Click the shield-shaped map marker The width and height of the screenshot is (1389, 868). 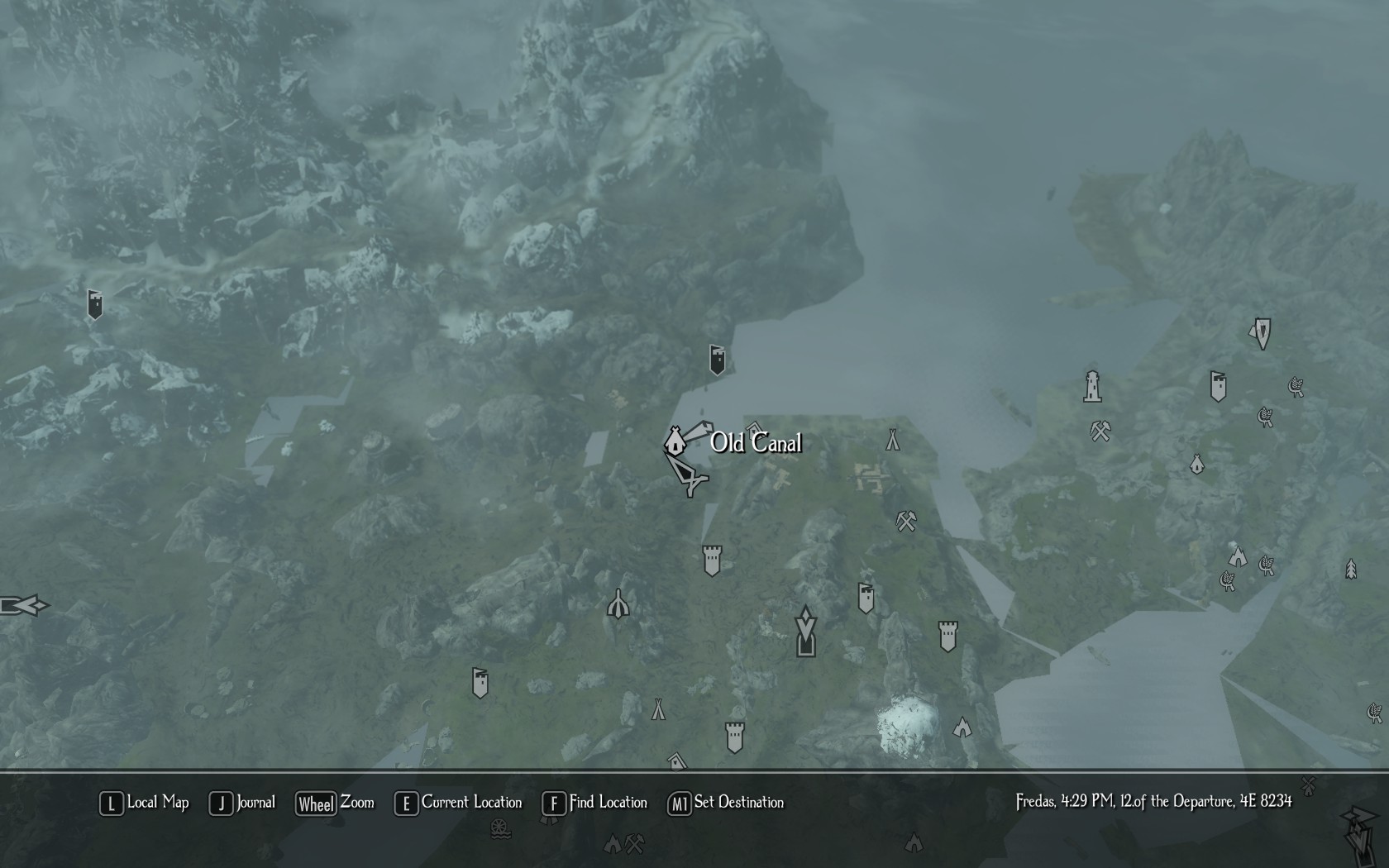[1262, 332]
